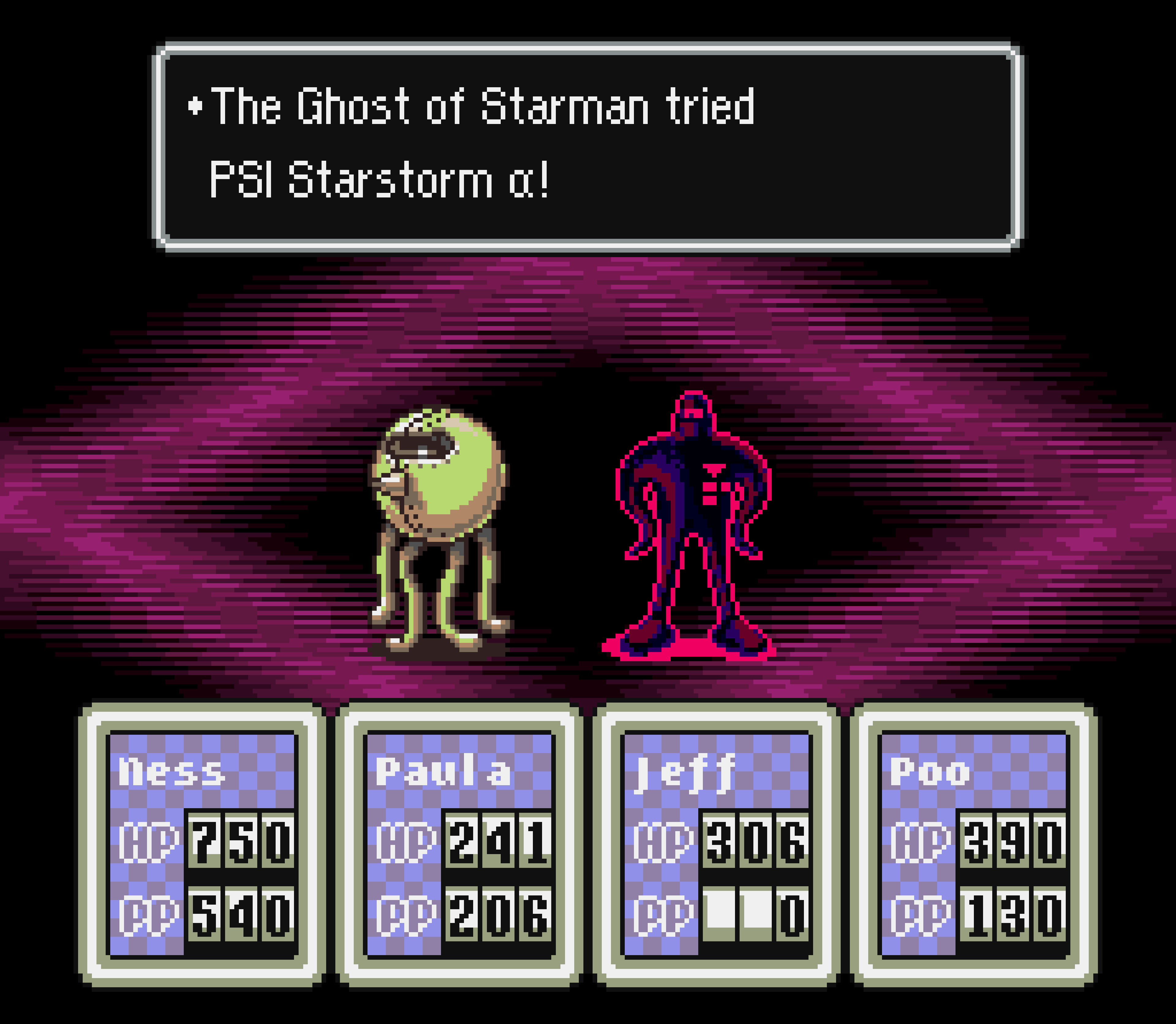Choose Jeff's party status window
The image size is (1176, 1024).
(716, 846)
